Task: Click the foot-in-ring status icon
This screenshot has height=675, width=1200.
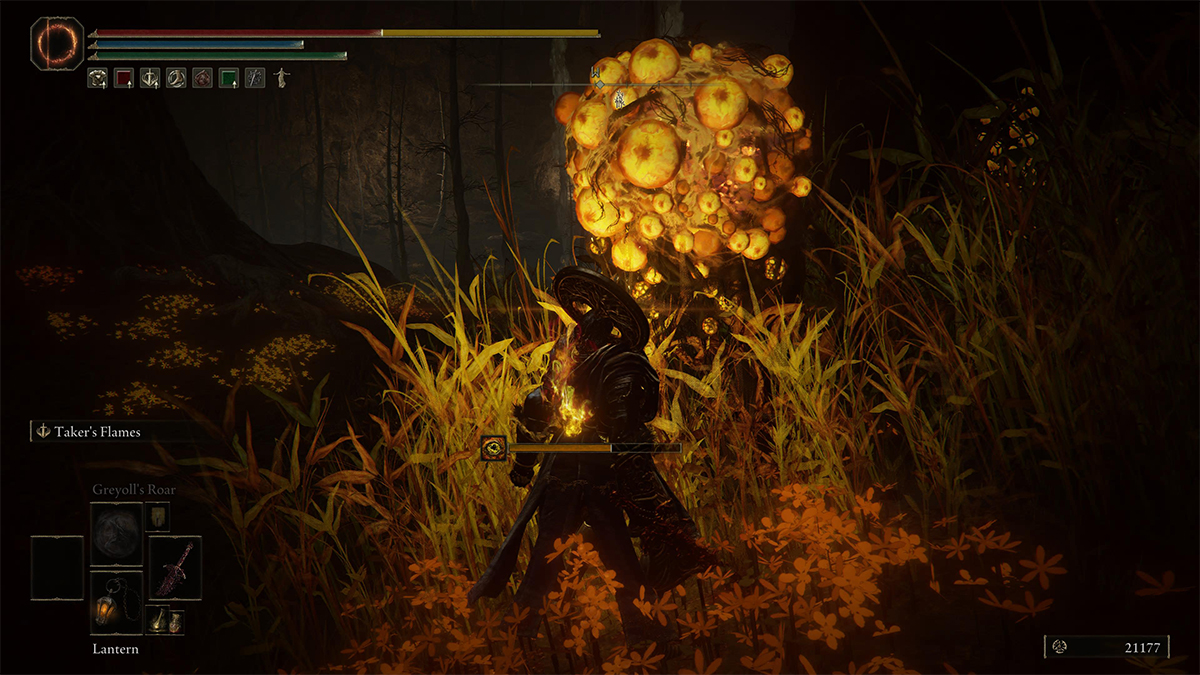Action: pyautogui.click(x=176, y=77)
